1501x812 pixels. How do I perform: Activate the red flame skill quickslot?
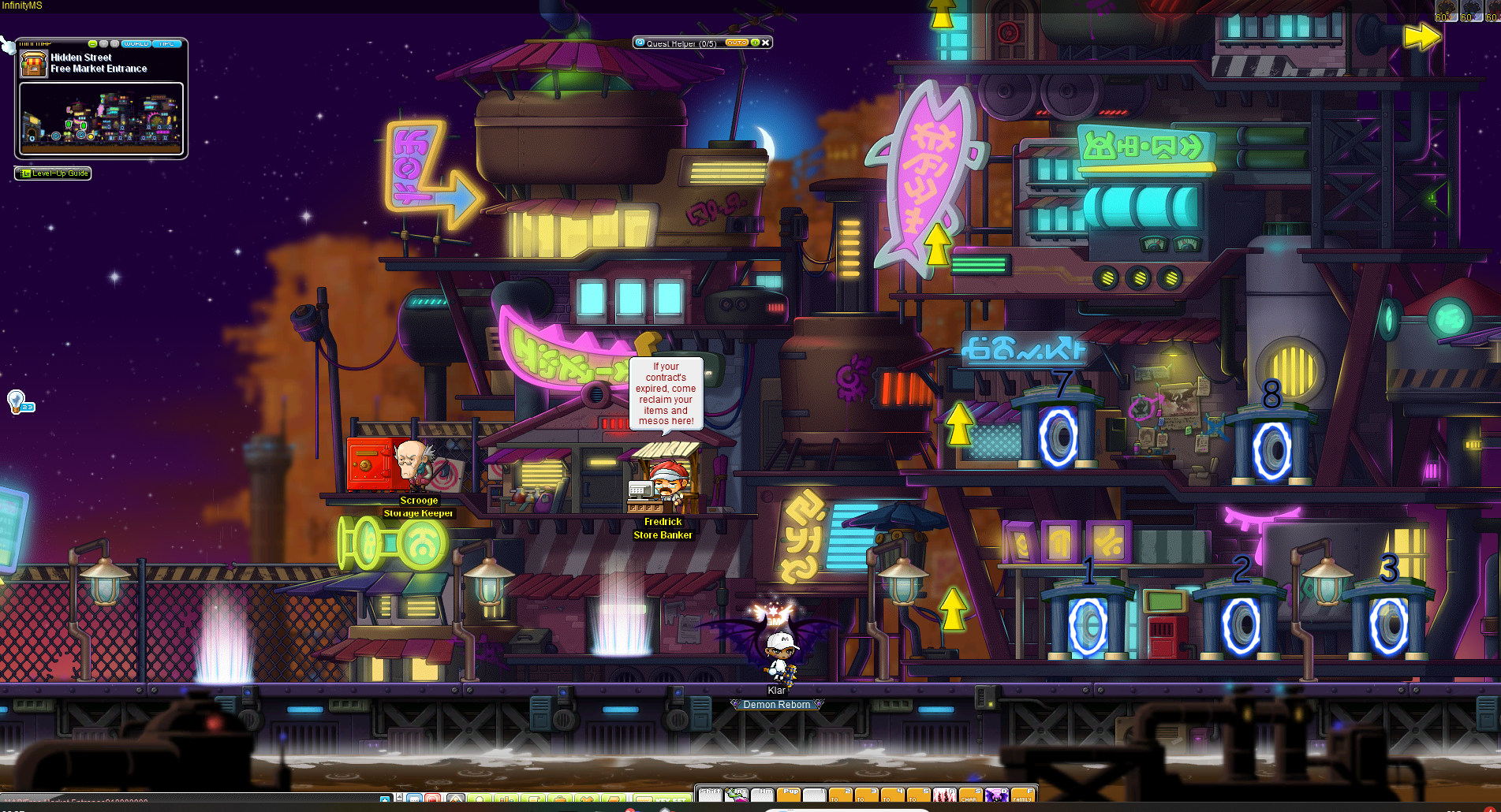coord(944,795)
